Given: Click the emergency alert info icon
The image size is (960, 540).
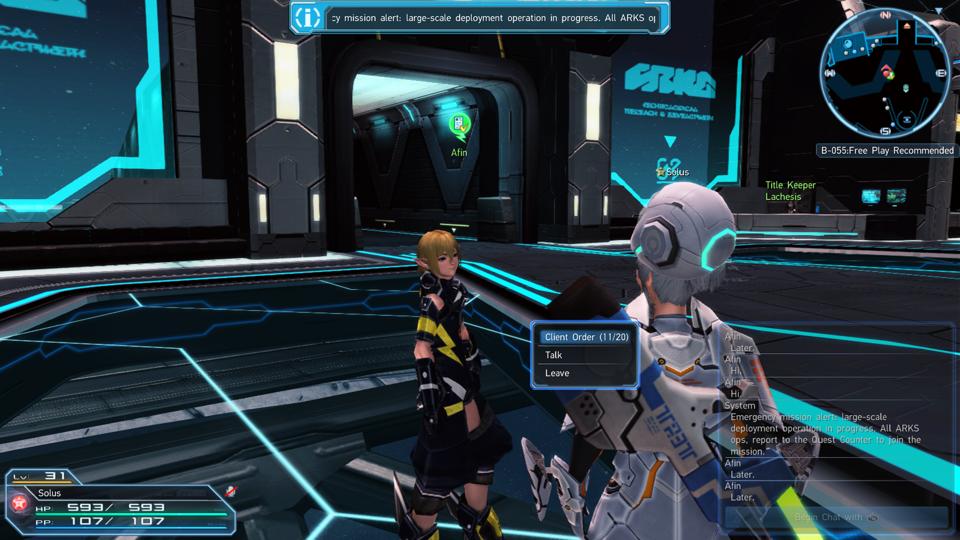Looking at the screenshot, I should 310,18.
